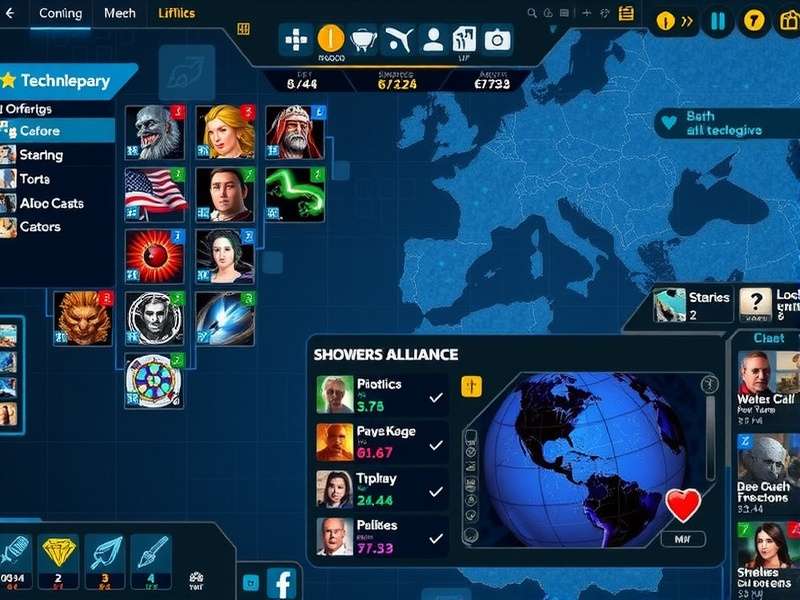Toggle the Paye Kage row checkmark

tap(436, 443)
